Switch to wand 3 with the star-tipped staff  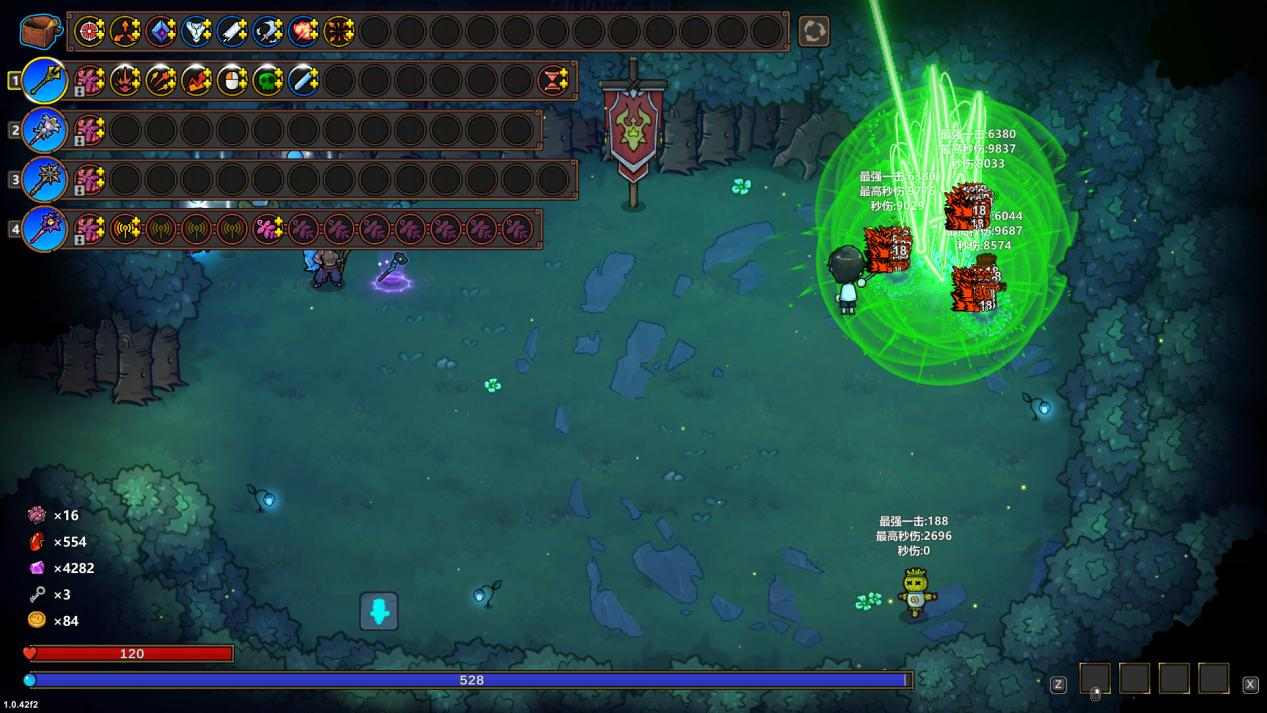[x=44, y=180]
